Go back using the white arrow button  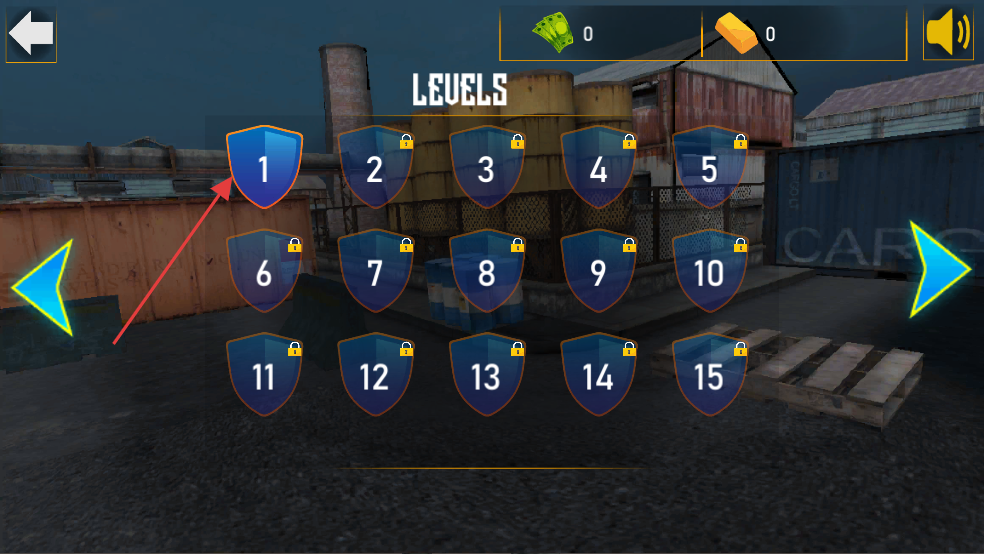click(x=31, y=34)
